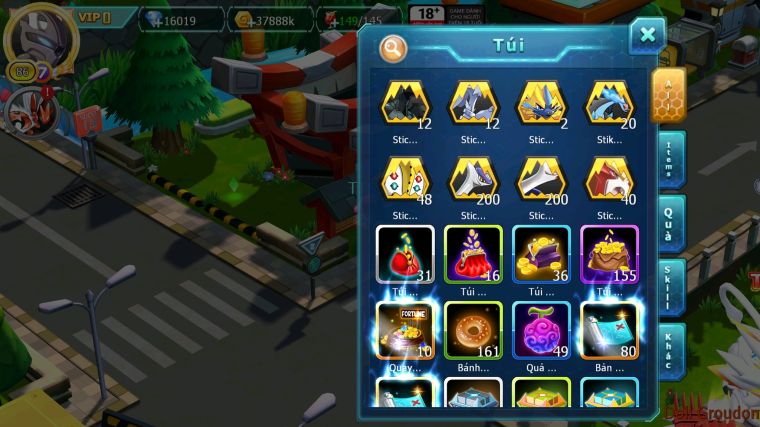
Task: Select the purple gold chest with 36
Action: (540, 254)
